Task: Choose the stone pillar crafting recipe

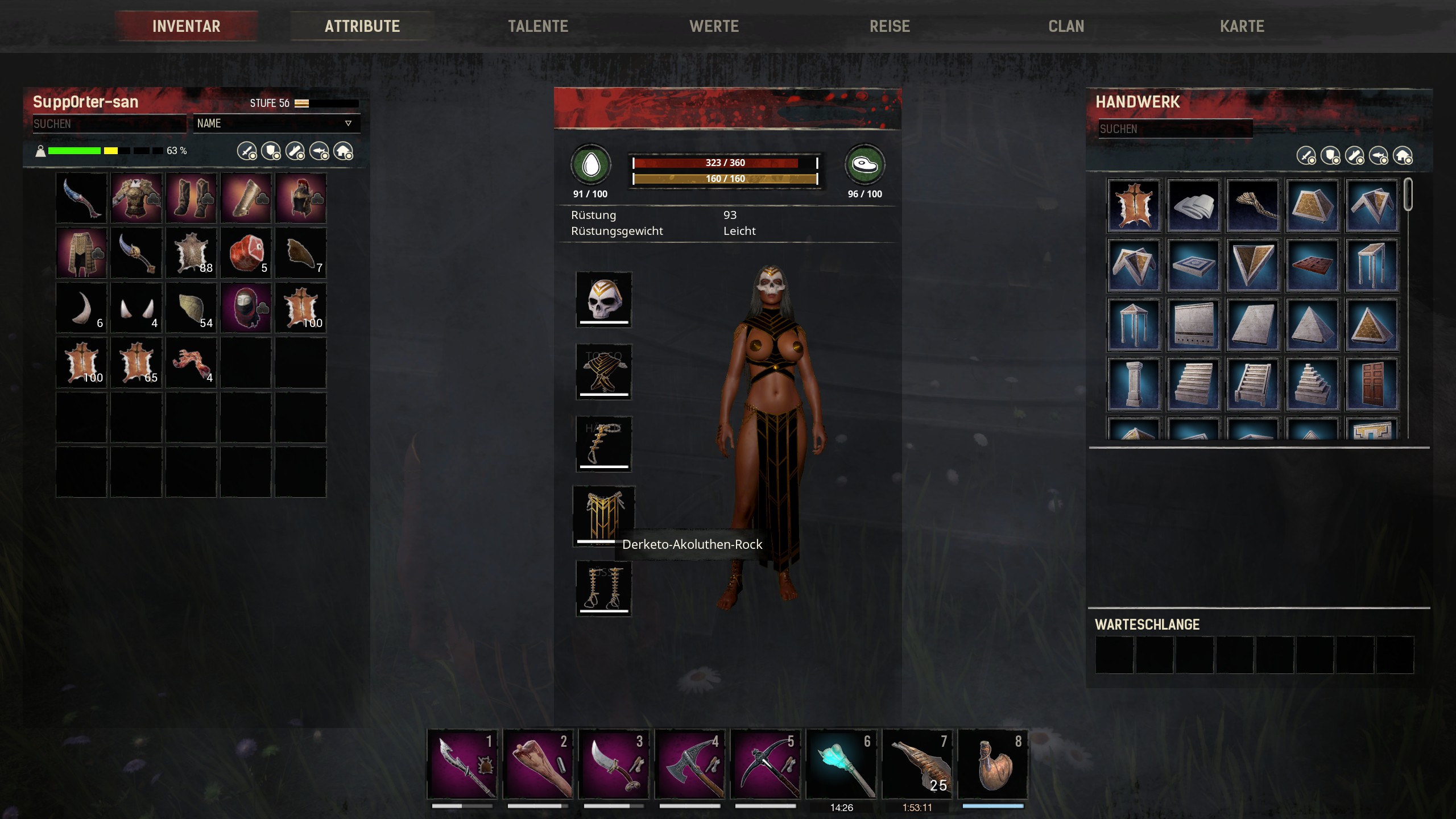Action: (1133, 384)
